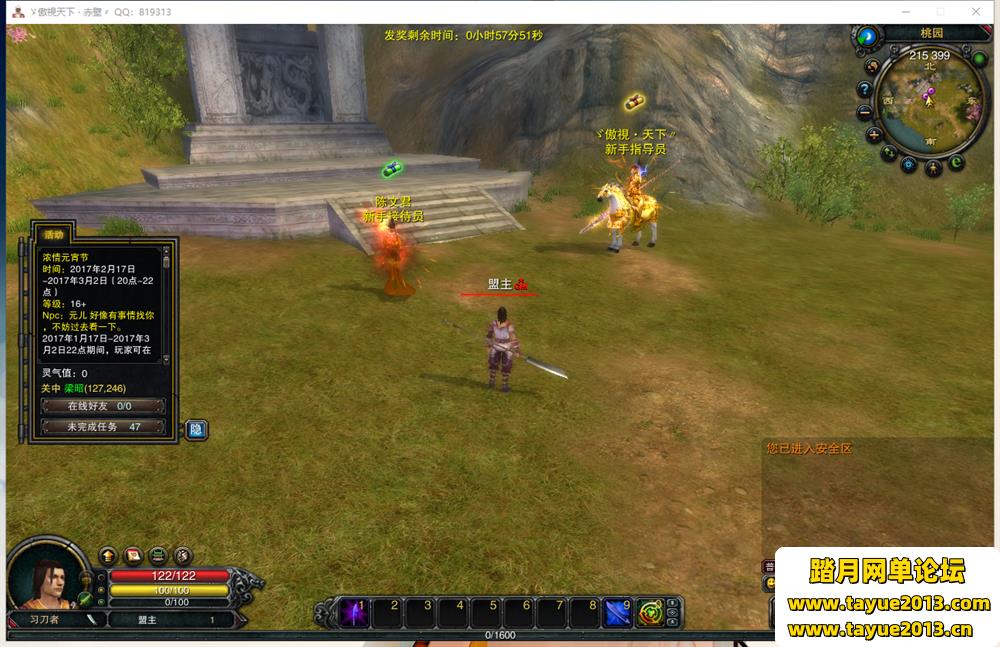Open the red scroll icon above the health bar

(133, 555)
